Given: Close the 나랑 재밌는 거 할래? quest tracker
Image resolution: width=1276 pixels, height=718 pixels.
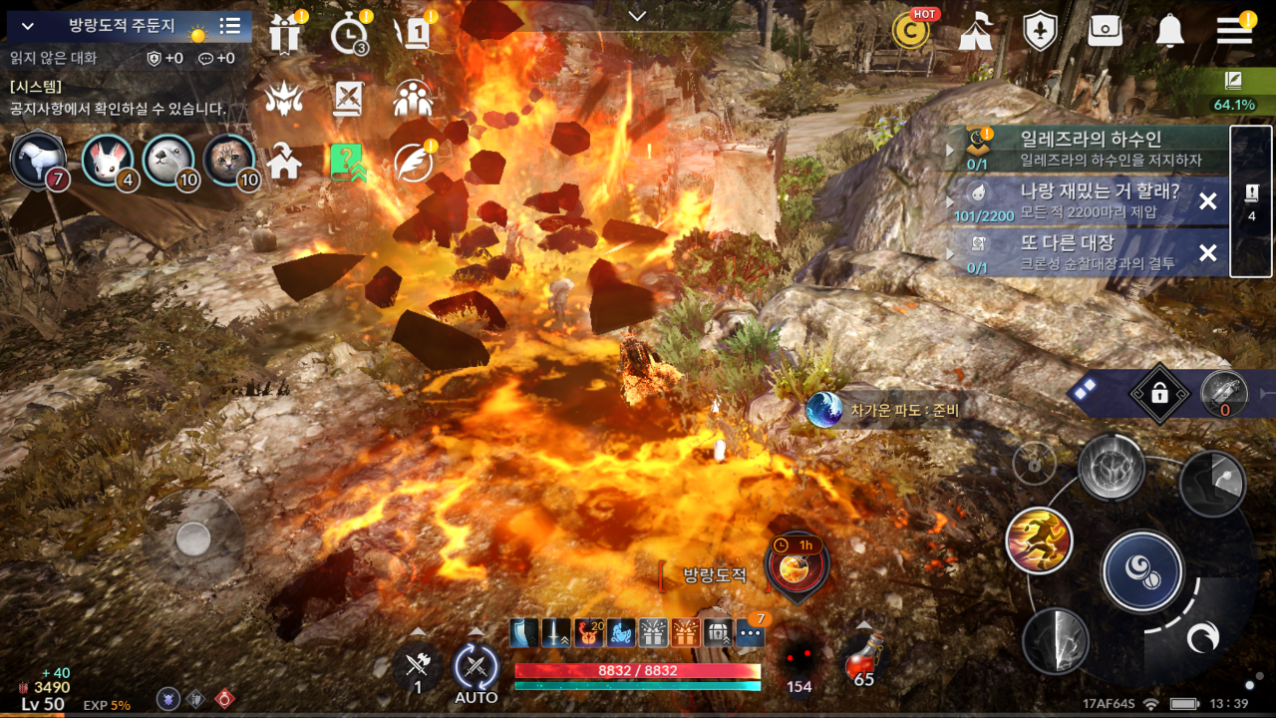Looking at the screenshot, I should [1208, 201].
